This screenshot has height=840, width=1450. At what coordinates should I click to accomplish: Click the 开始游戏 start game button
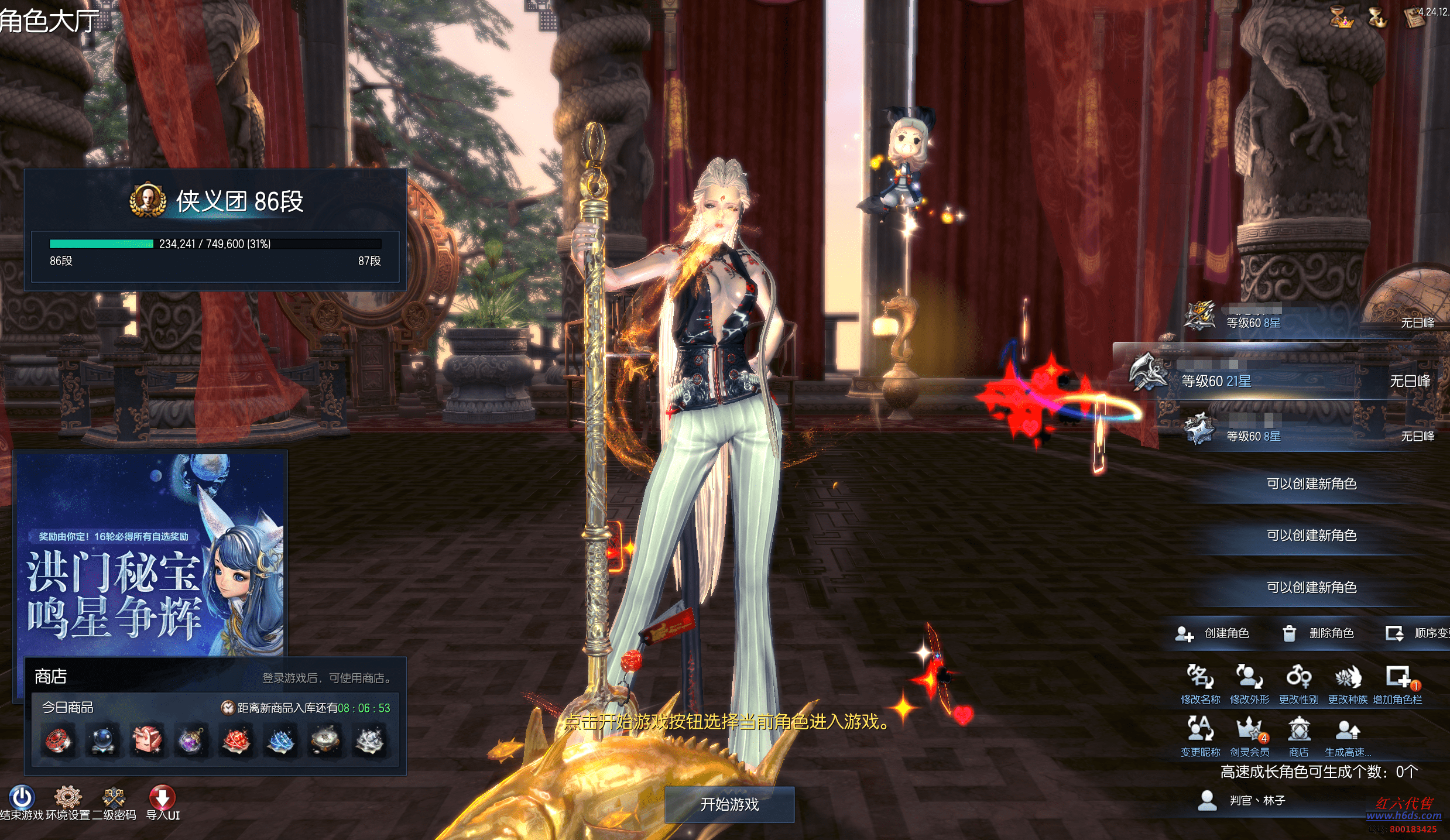pos(729,804)
